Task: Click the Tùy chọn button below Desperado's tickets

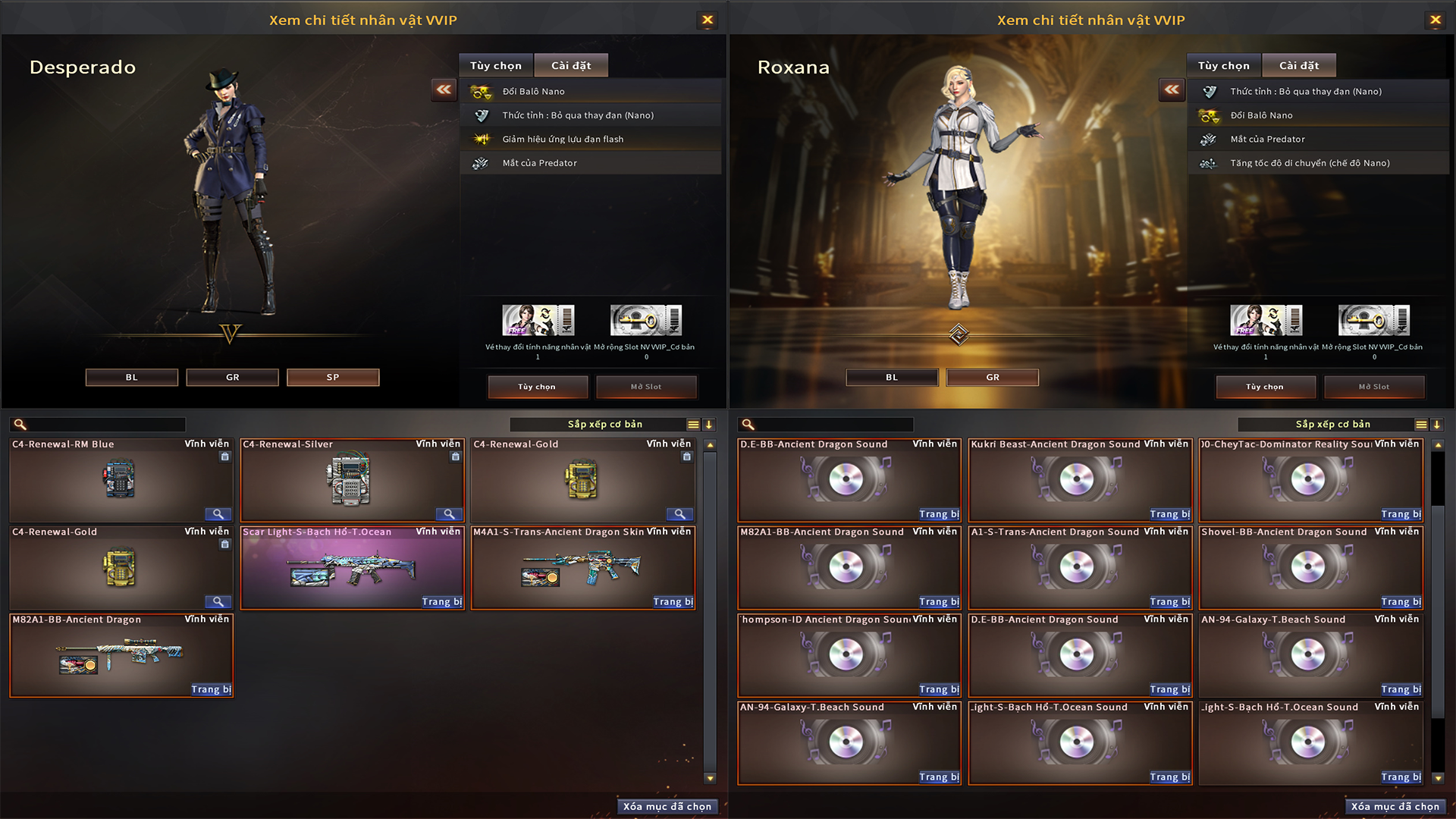Action: click(537, 387)
